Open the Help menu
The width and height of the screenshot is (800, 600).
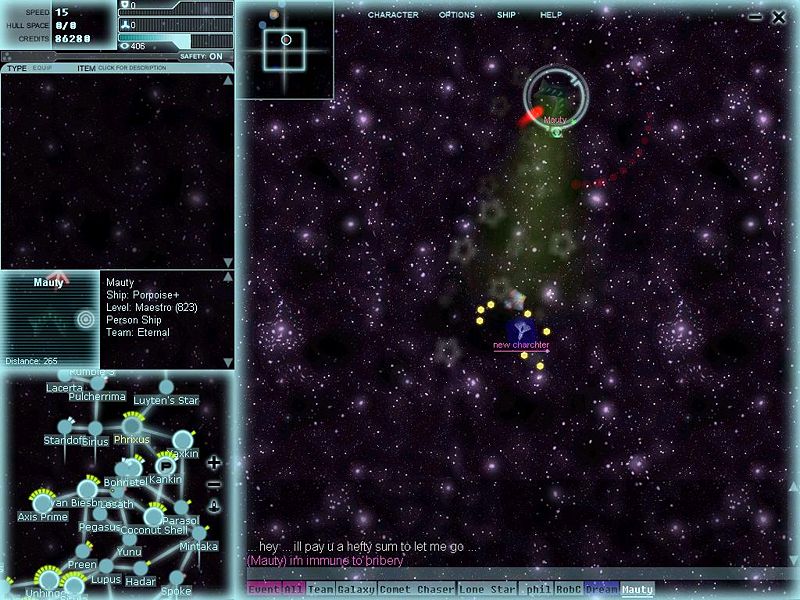coord(551,15)
